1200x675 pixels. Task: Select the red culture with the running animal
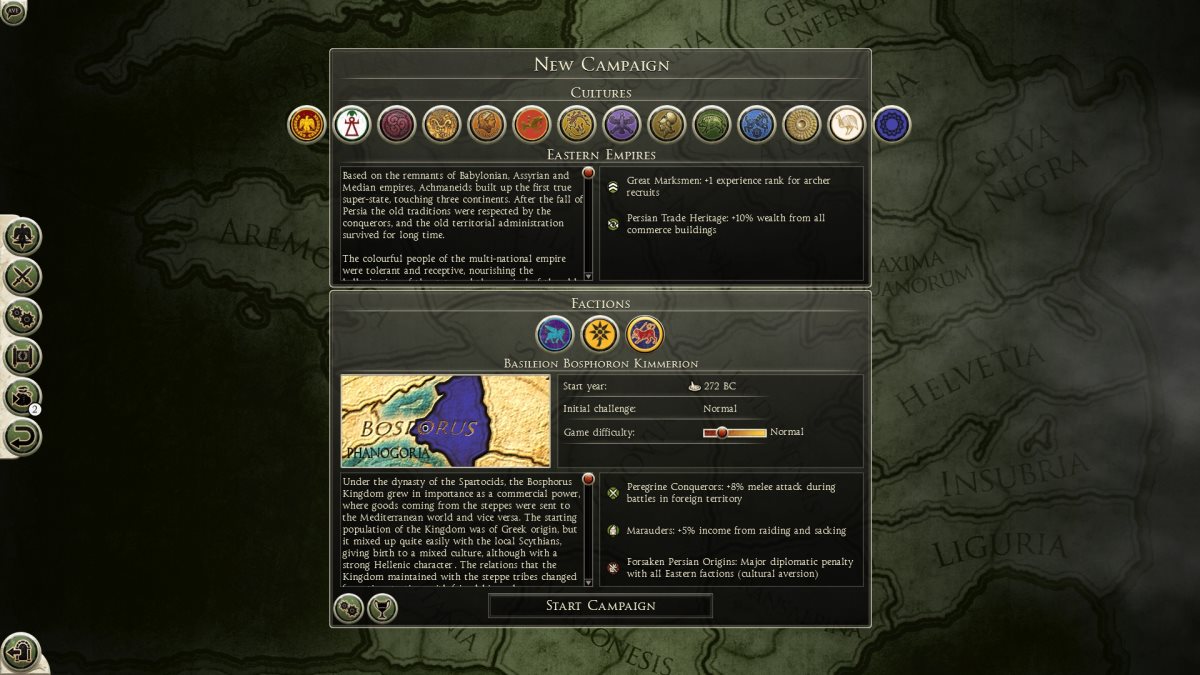tap(532, 124)
